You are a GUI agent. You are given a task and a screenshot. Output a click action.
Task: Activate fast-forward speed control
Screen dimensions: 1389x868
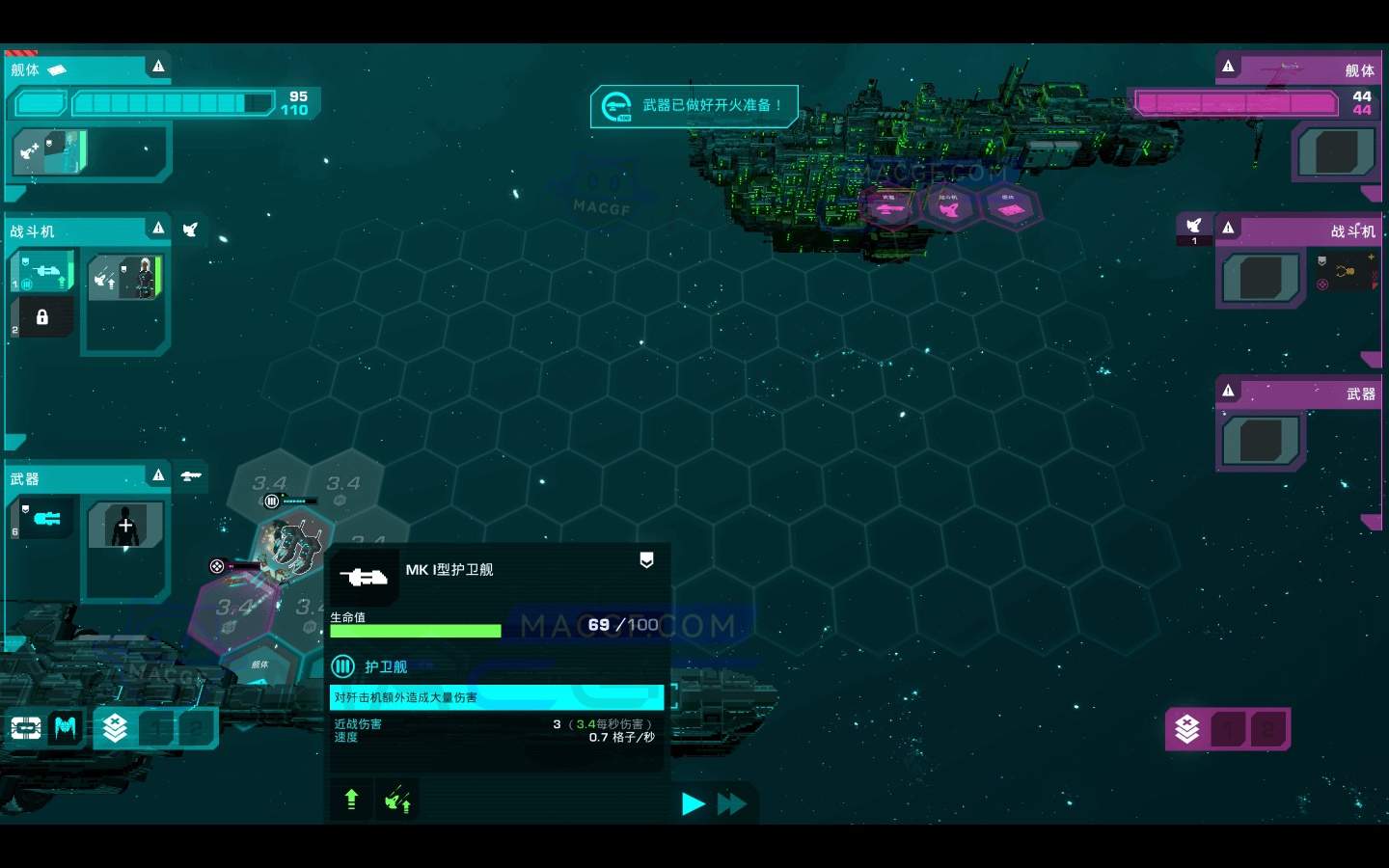click(x=732, y=803)
